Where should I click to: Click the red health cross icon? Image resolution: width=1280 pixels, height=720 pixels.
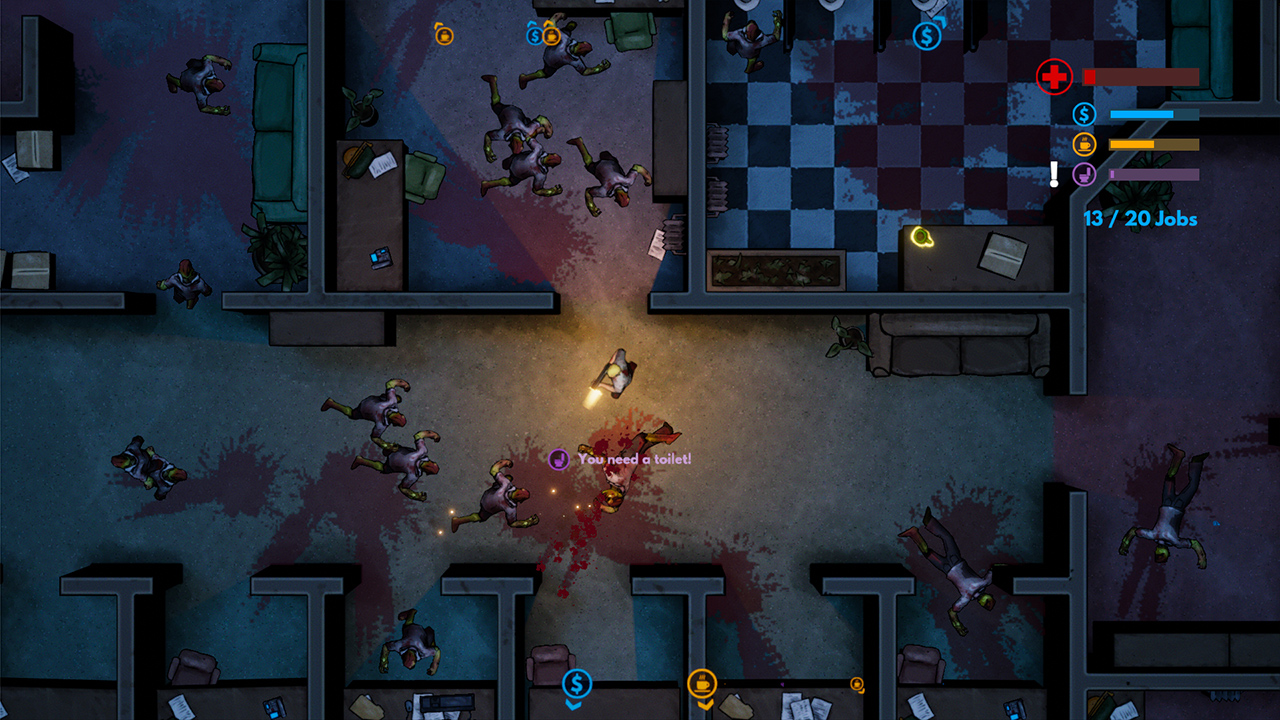point(1053,75)
